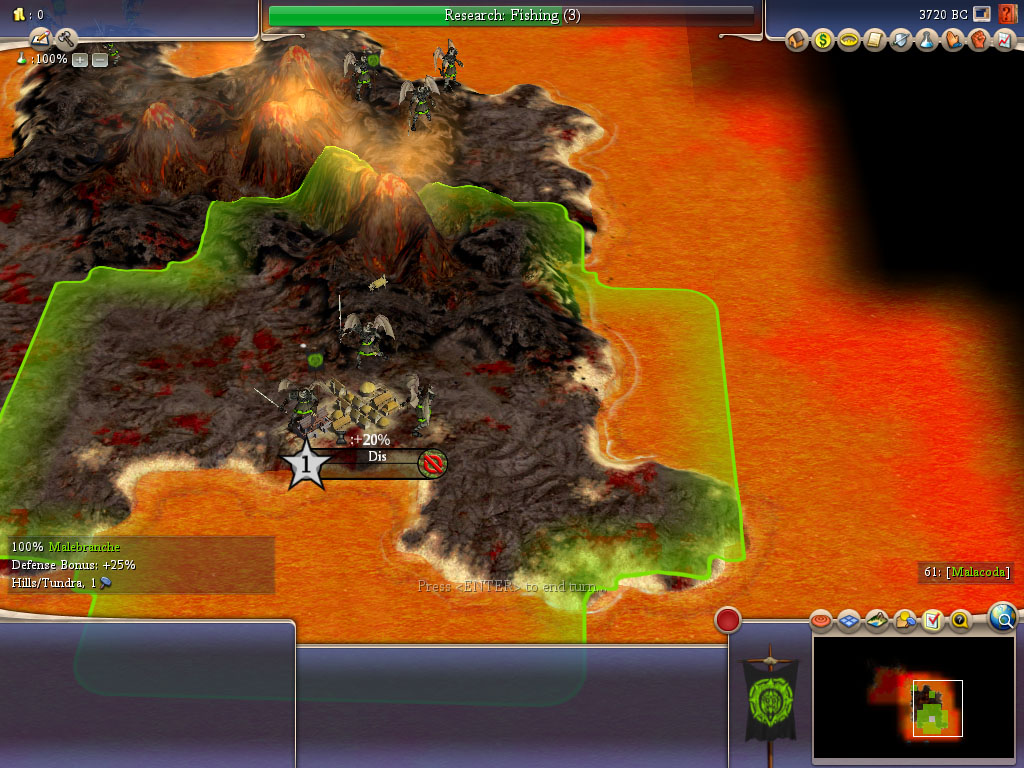
Task: Open the Religion Advisor praying hands icon
Action: [x=953, y=40]
